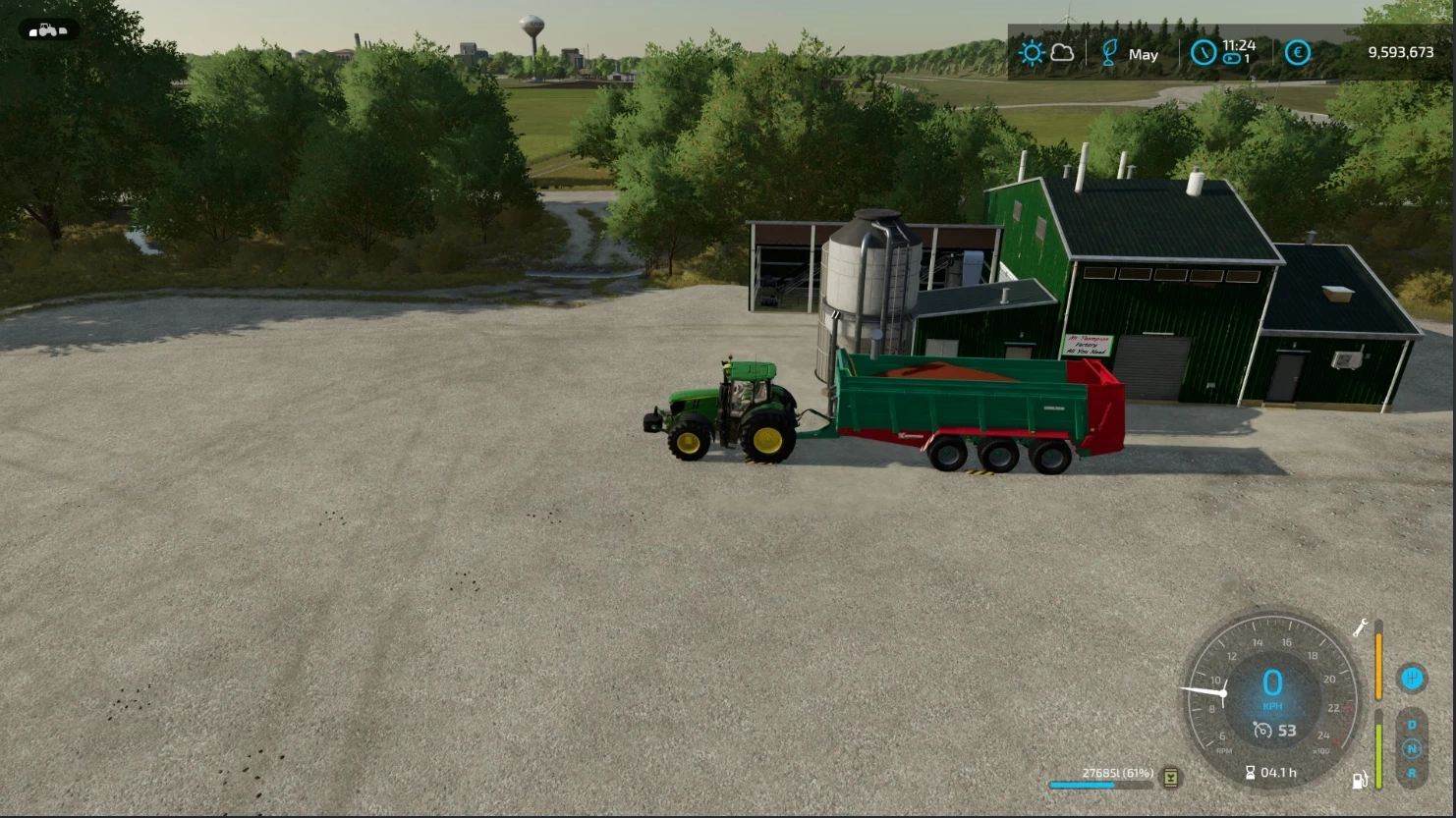Open the sunny weather forecast icon

coord(1032,53)
